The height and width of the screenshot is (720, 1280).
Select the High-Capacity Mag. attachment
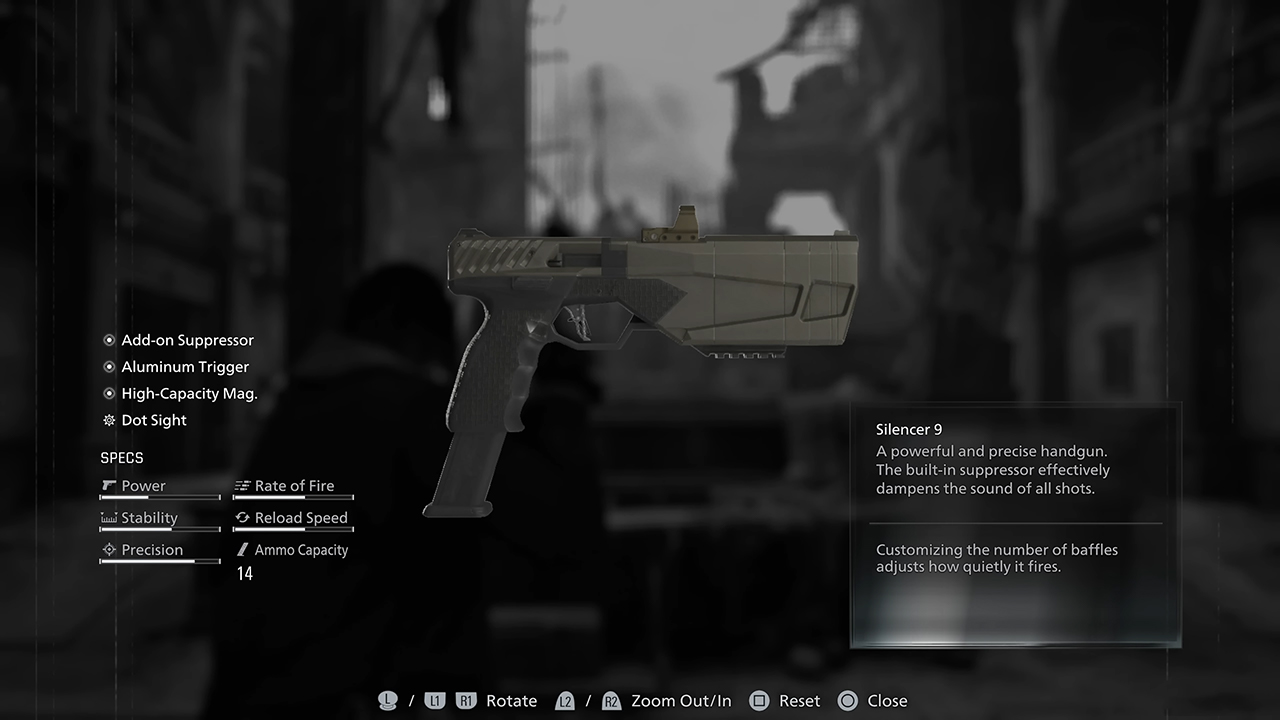[189, 394]
